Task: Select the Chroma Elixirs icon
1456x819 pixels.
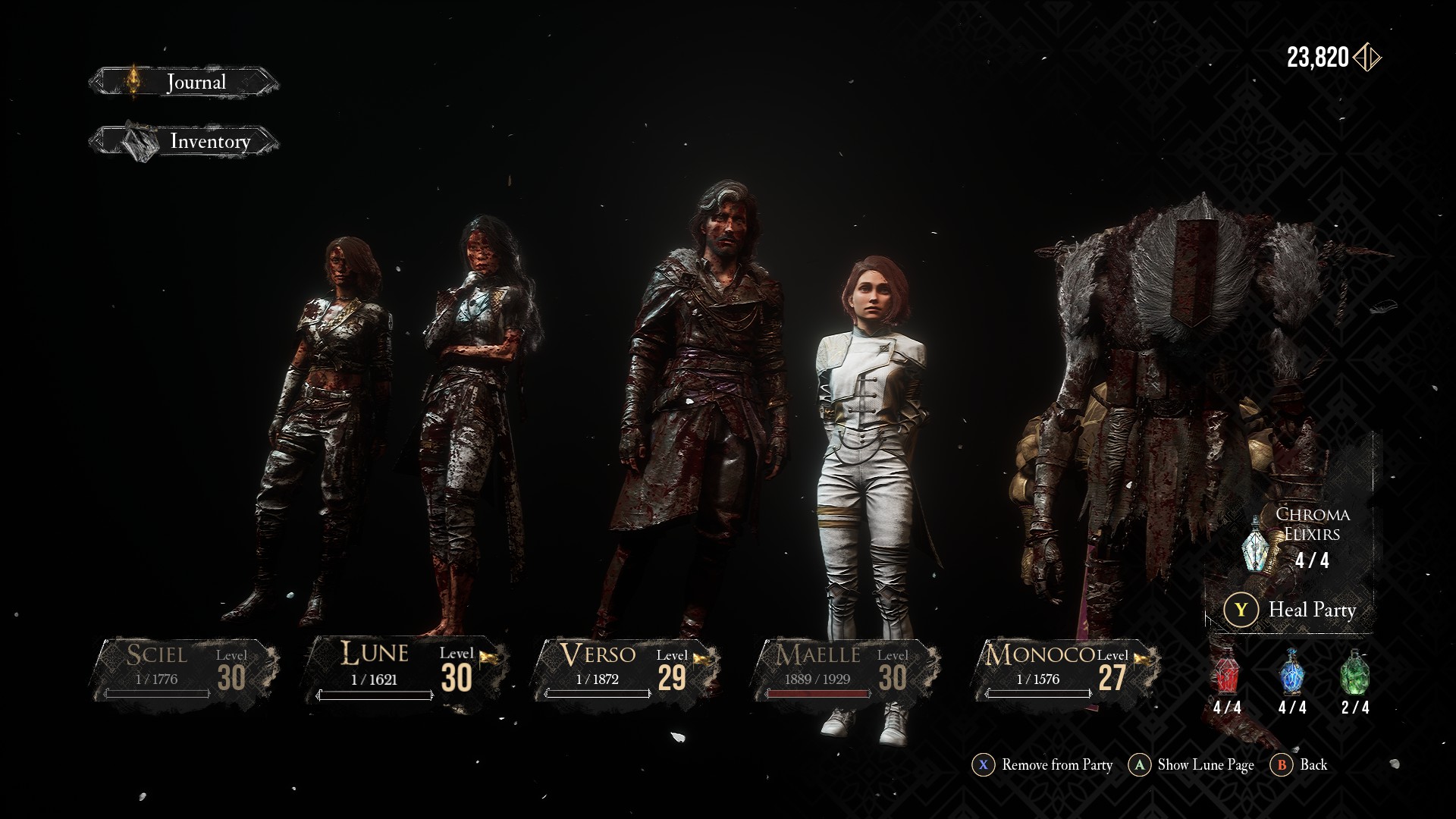Action: click(x=1257, y=543)
